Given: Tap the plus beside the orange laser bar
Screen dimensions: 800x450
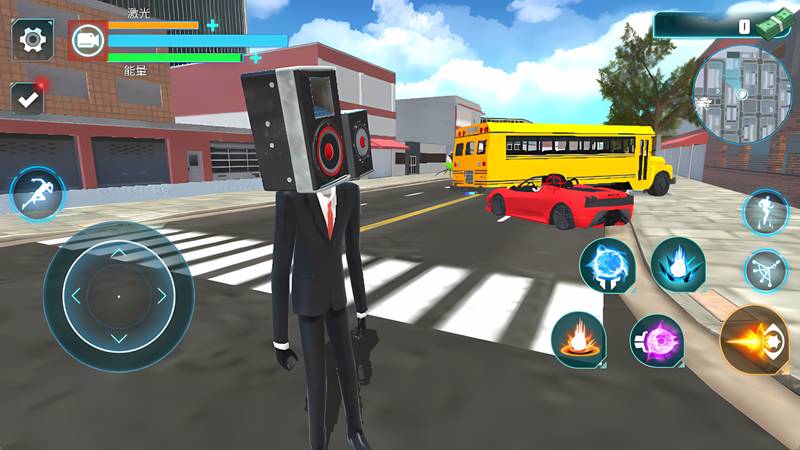Looking at the screenshot, I should pyautogui.click(x=212, y=25).
